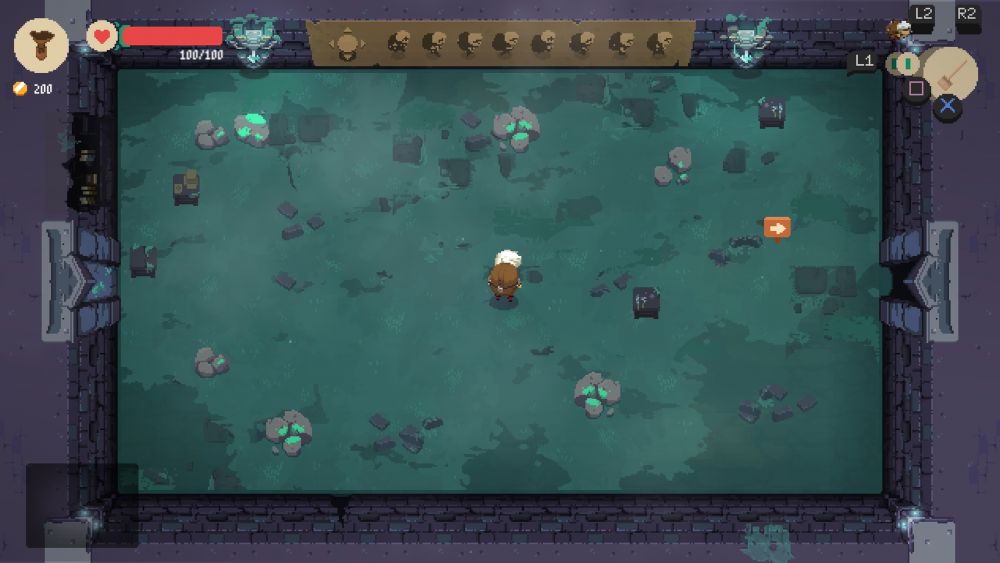
Task: Select the broom weapon slot
Action: tap(950, 71)
